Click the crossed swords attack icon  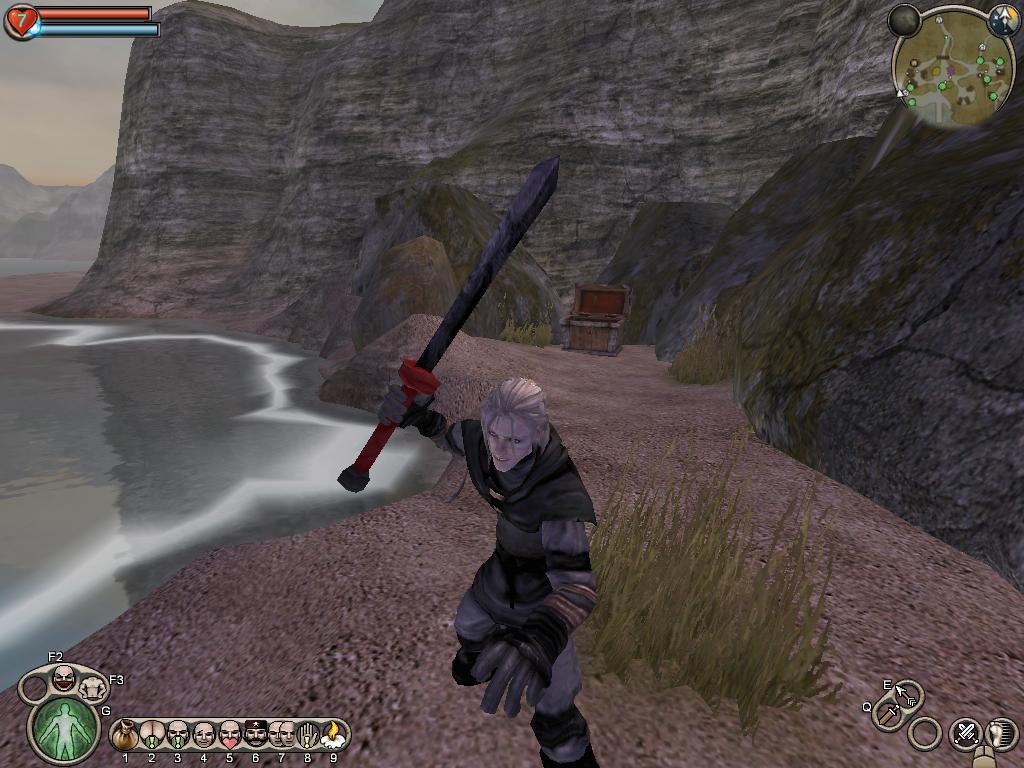(x=965, y=733)
